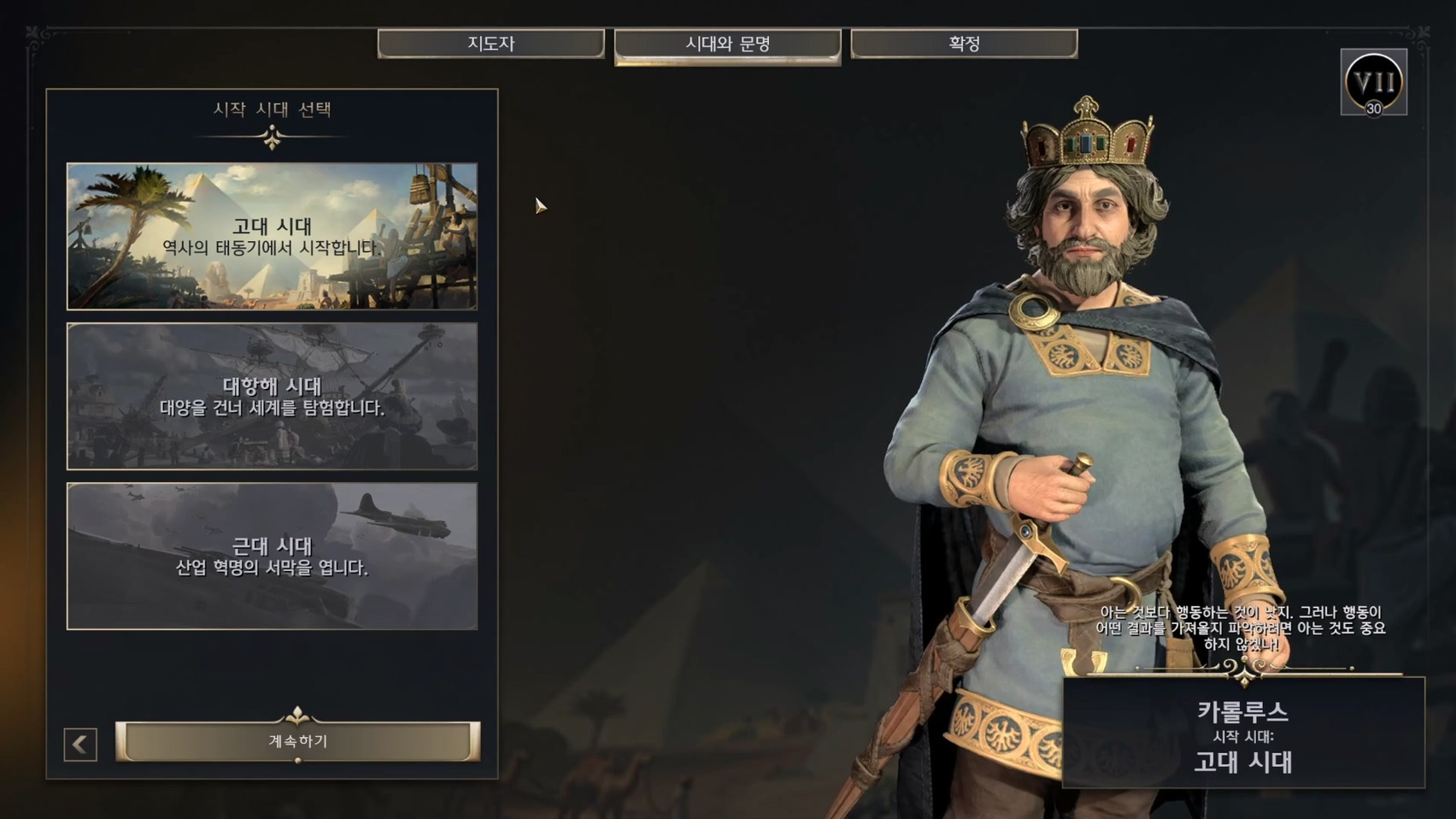Screen dimensions: 1456x819
Task: Go to the 확정 tab
Action: click(964, 44)
